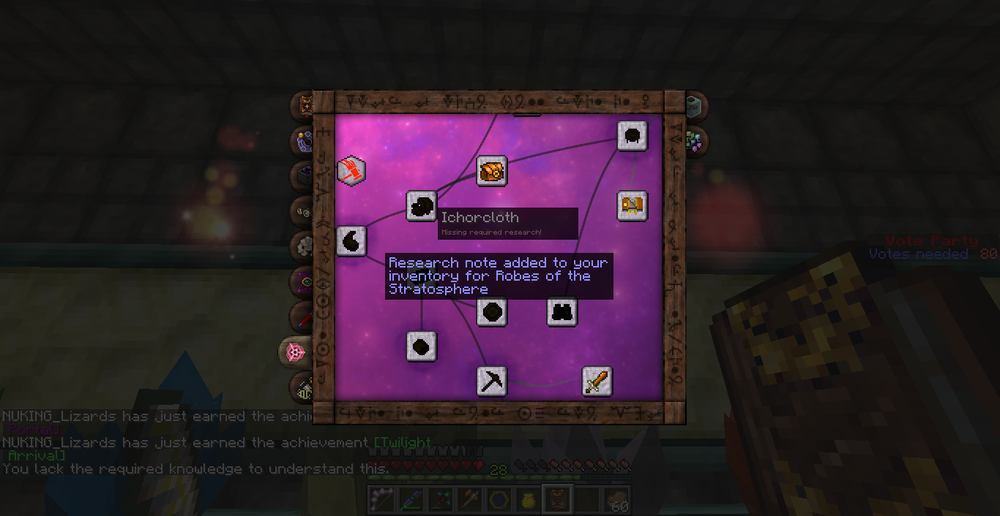
Task: Open the pickaxe research node
Action: [491, 381]
